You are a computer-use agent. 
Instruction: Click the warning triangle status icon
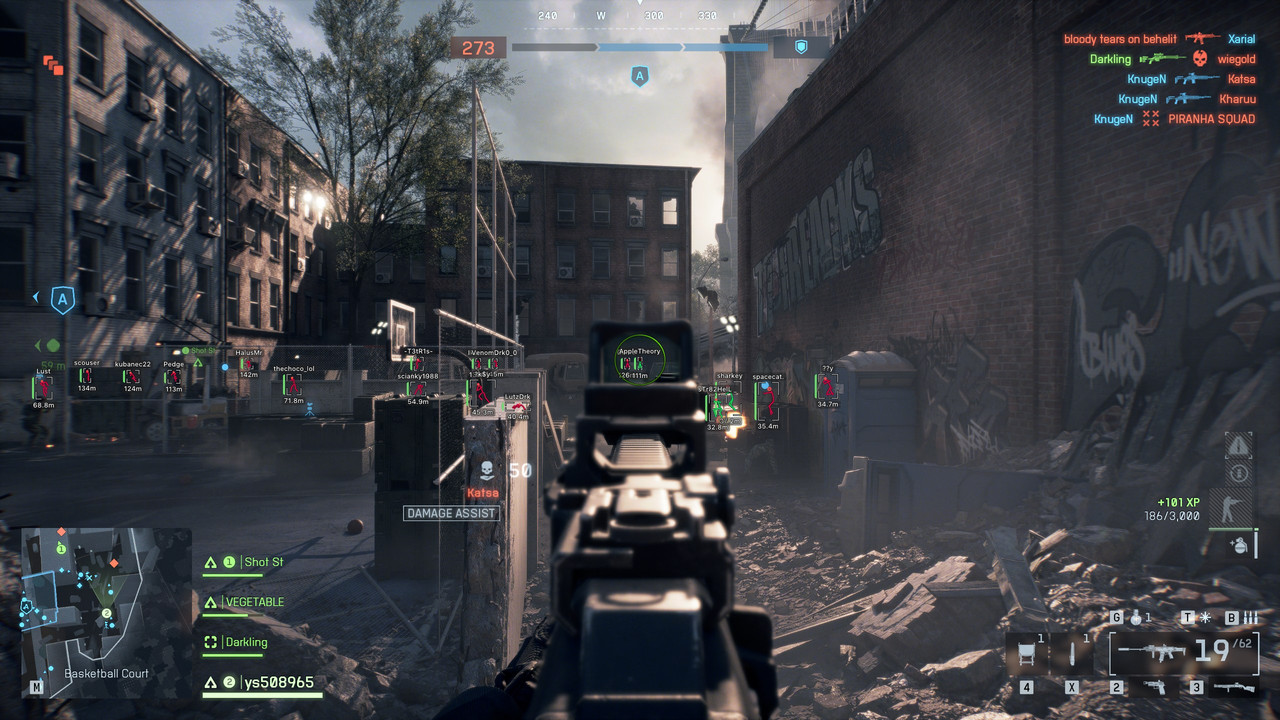click(1238, 445)
